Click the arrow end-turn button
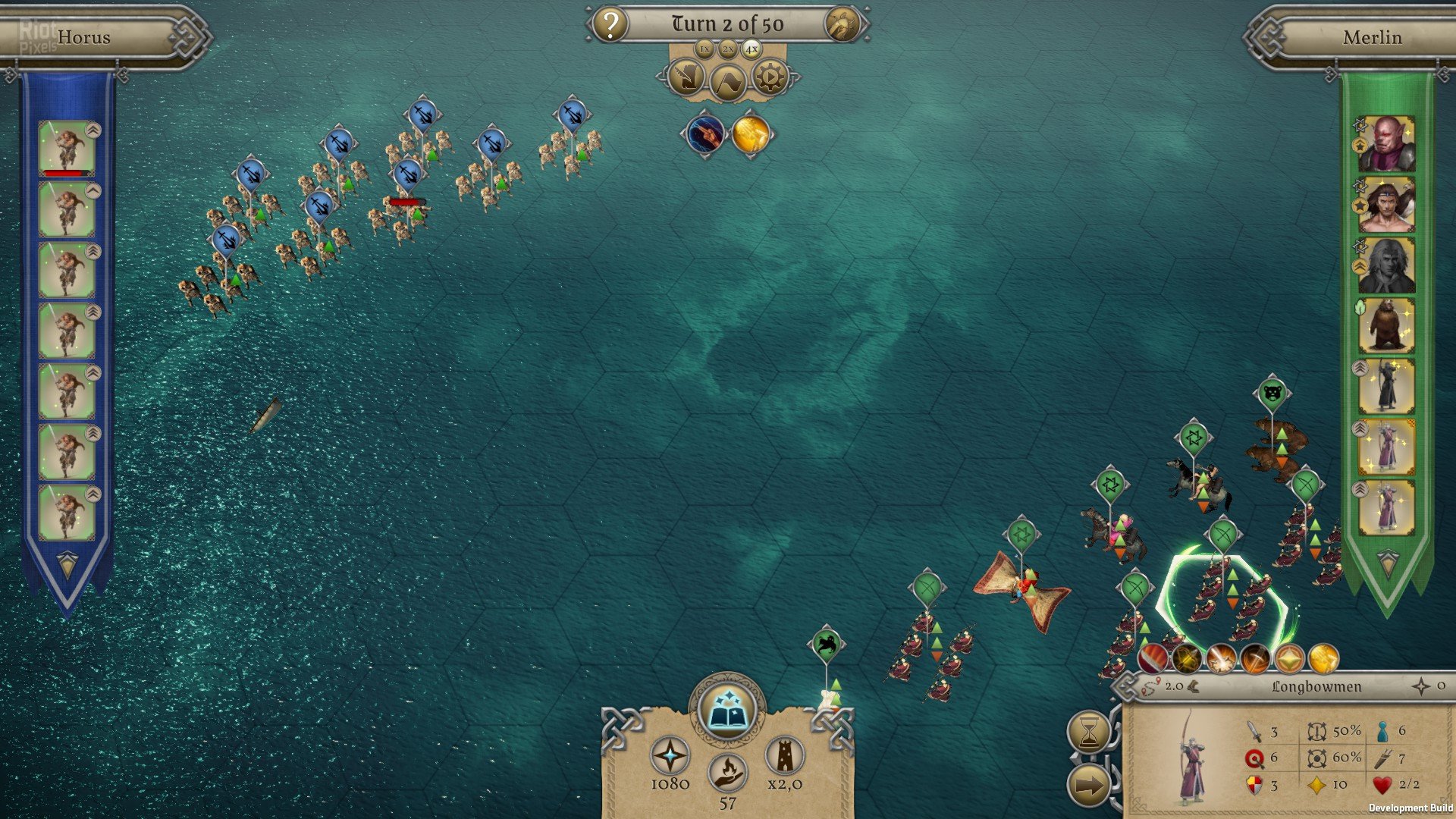 1089,786
